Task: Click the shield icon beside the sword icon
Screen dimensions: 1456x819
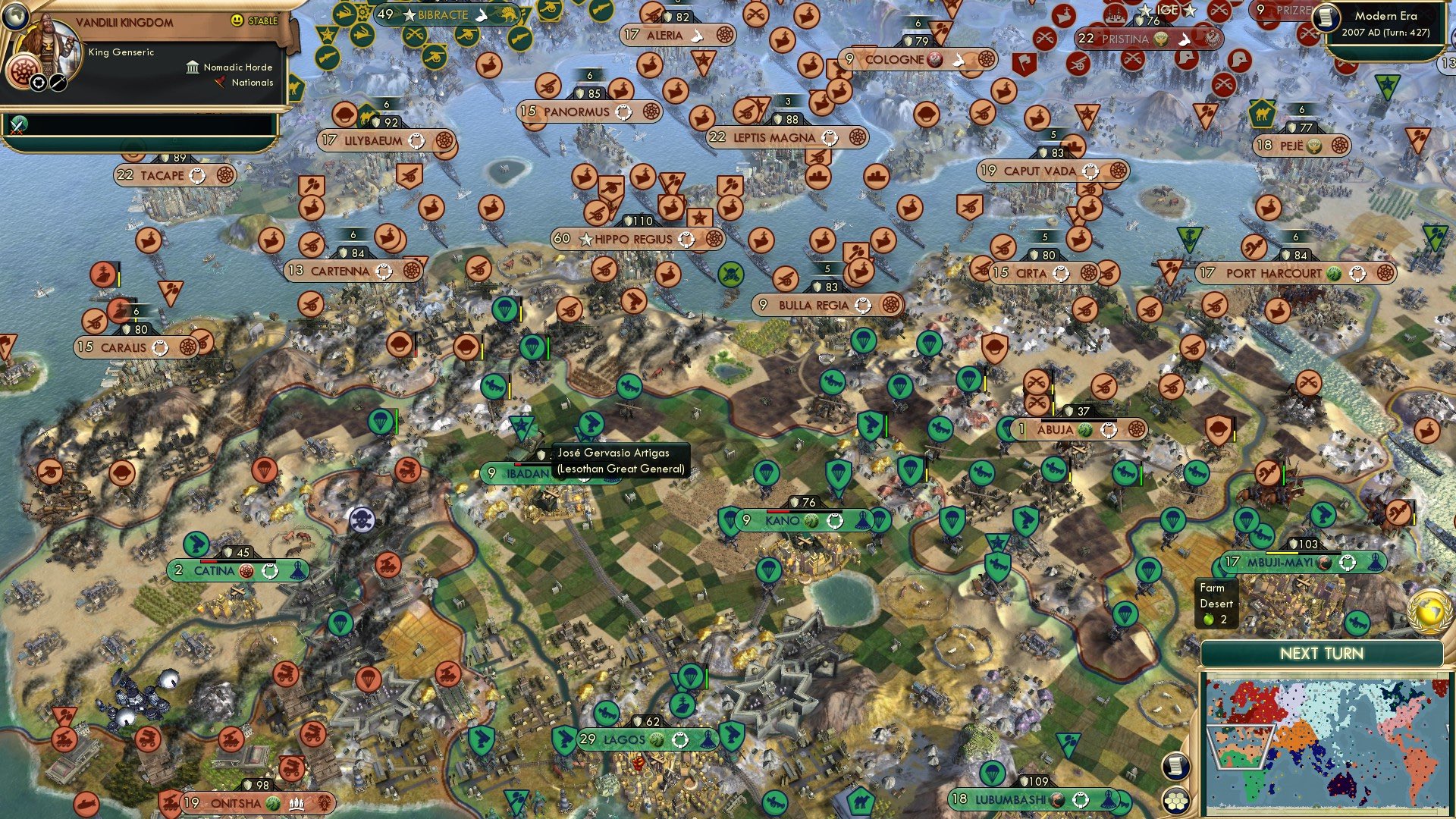Action: 38,82
